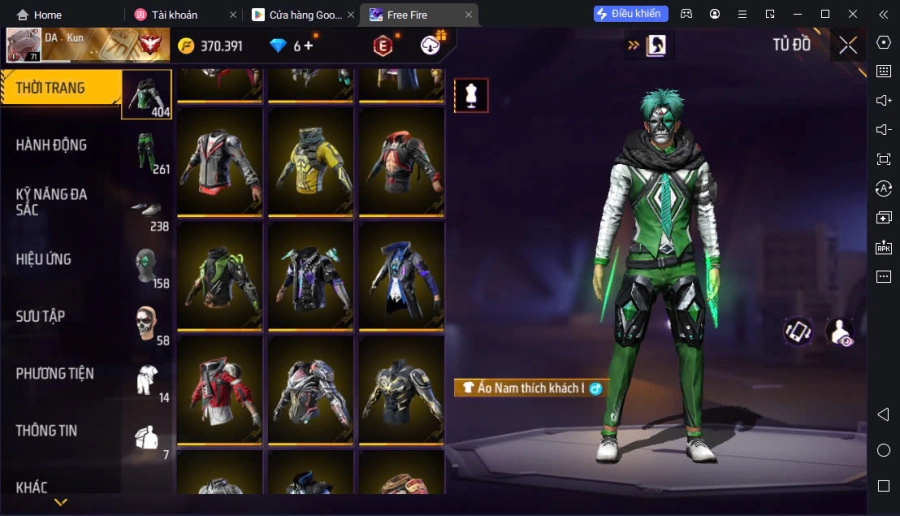Click the phone rotate view icon
This screenshot has width=900, height=516.
click(x=797, y=332)
